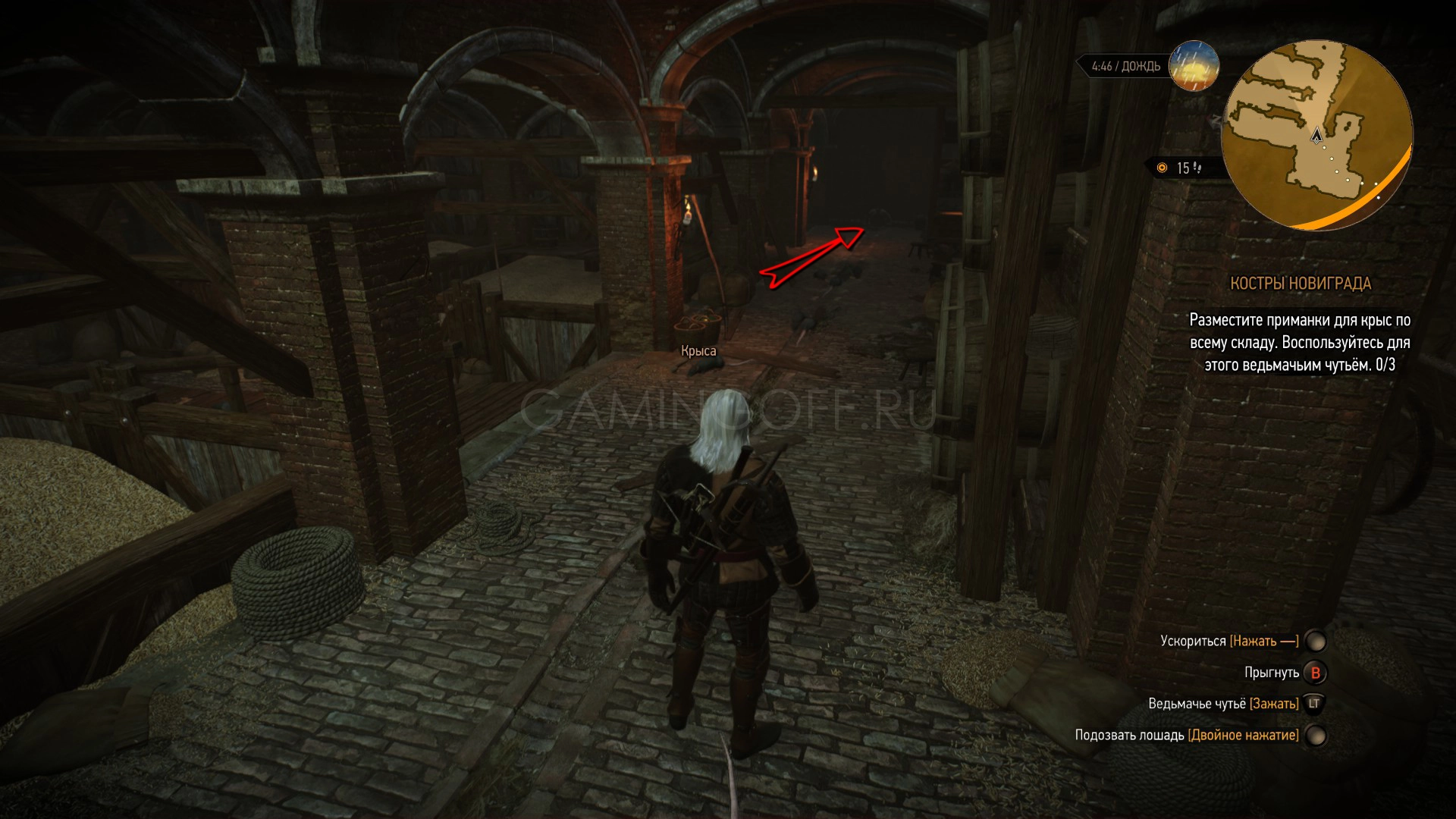Image resolution: width=1456 pixels, height=819 pixels.
Task: Select the rainy weather icon
Action: click(1194, 65)
